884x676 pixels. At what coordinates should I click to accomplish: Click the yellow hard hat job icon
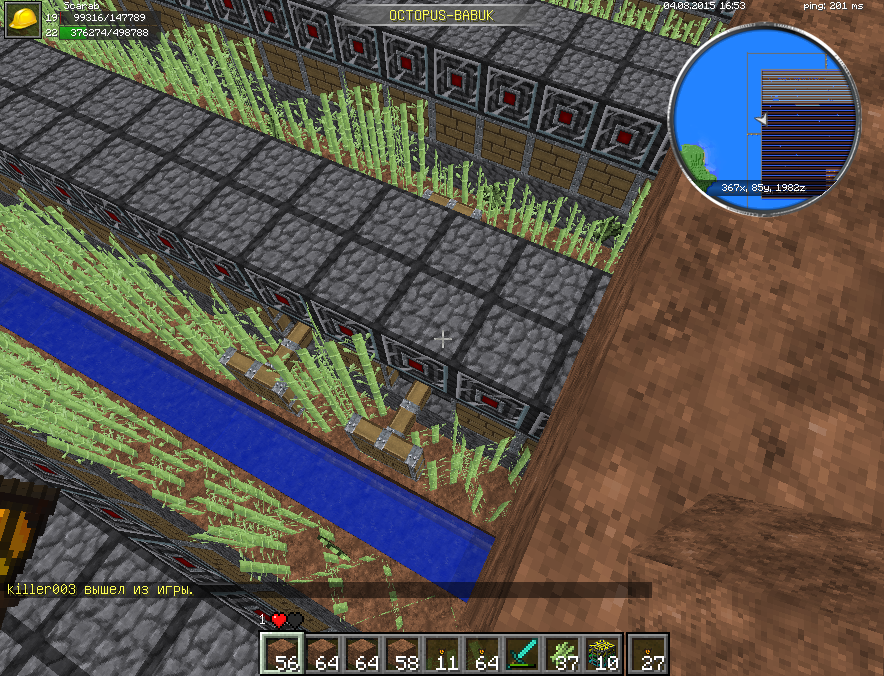click(25, 21)
